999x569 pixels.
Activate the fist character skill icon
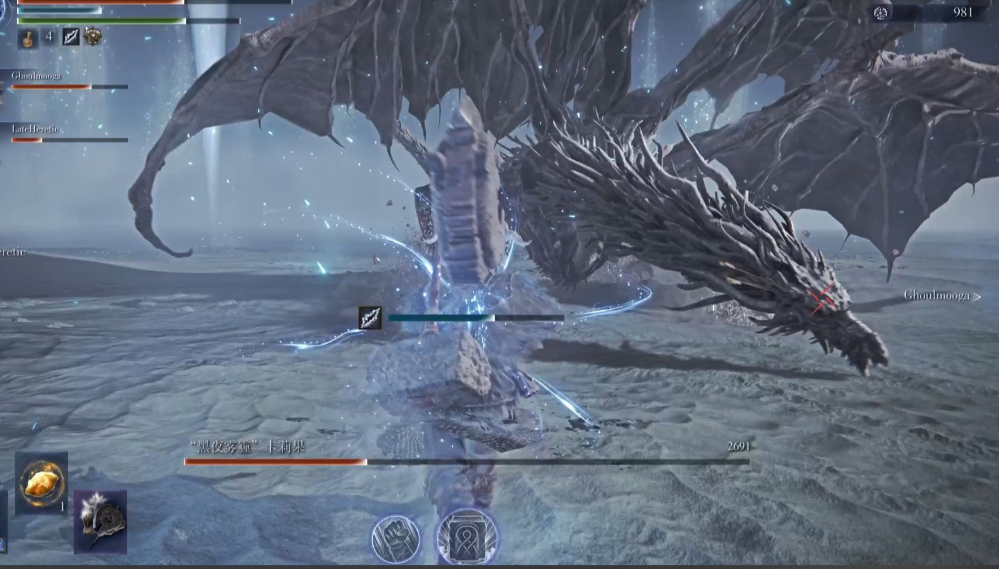coord(395,539)
